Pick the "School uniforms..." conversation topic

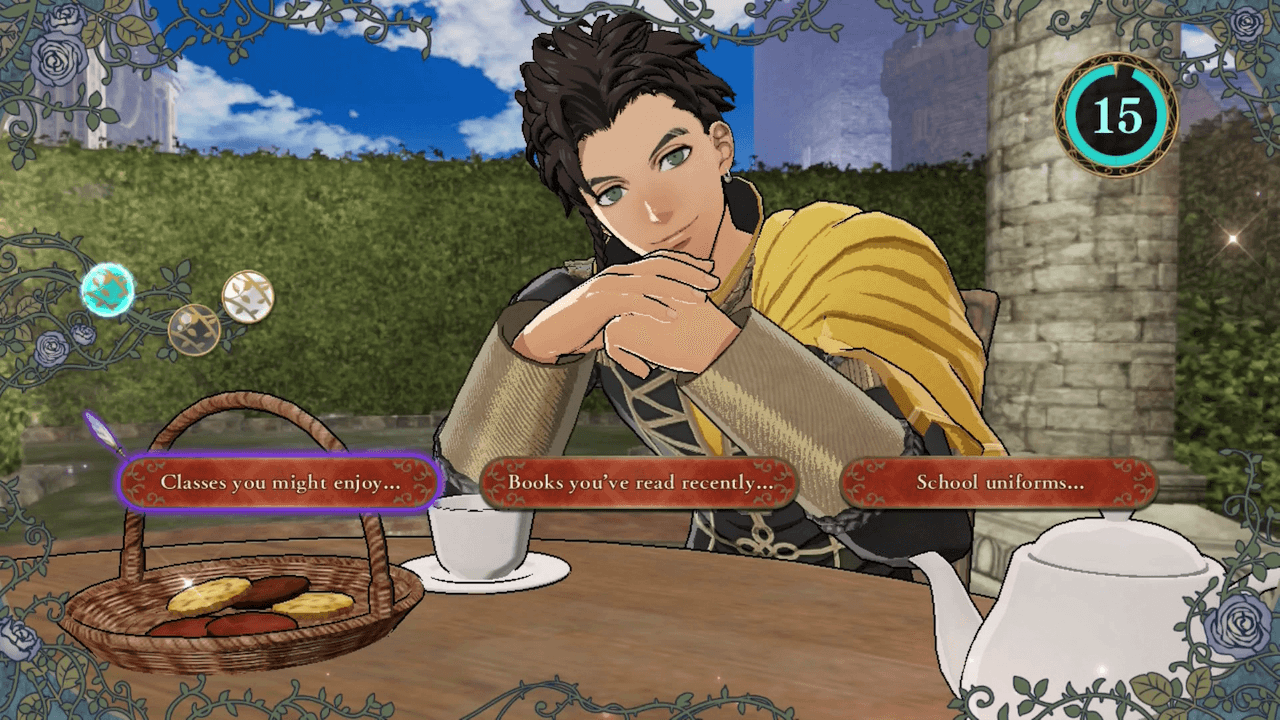[999, 482]
